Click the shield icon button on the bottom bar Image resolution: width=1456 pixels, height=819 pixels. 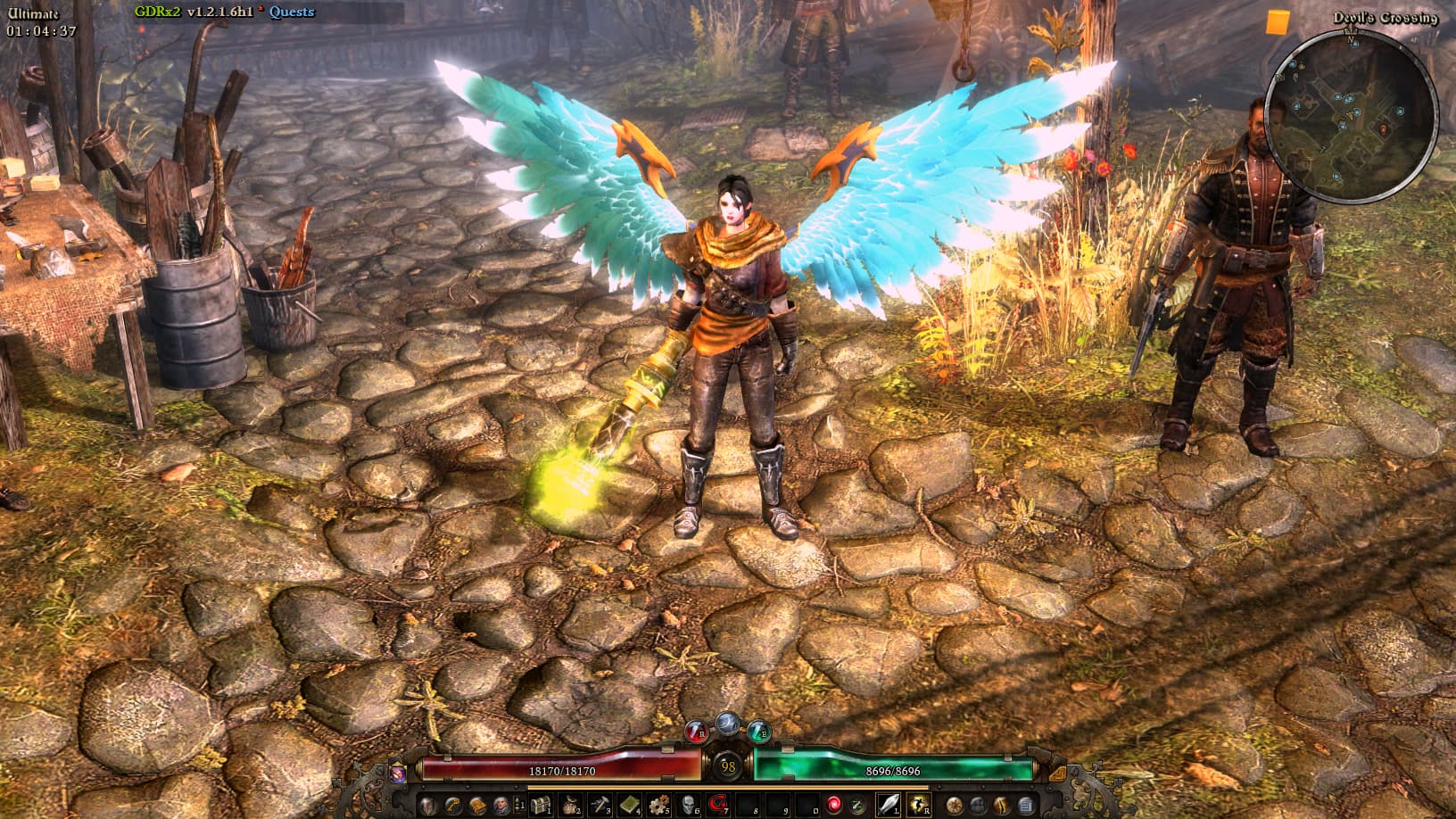click(x=427, y=805)
